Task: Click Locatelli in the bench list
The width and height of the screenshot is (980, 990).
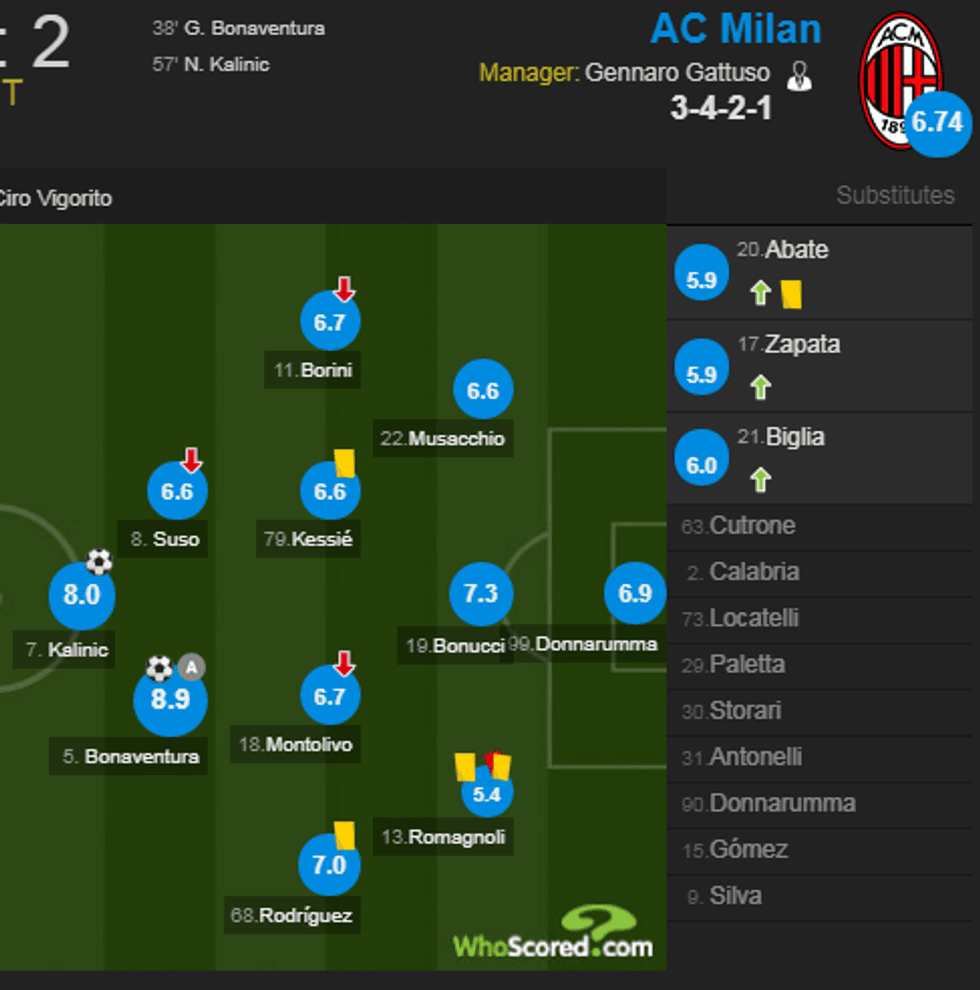Action: 754,618
